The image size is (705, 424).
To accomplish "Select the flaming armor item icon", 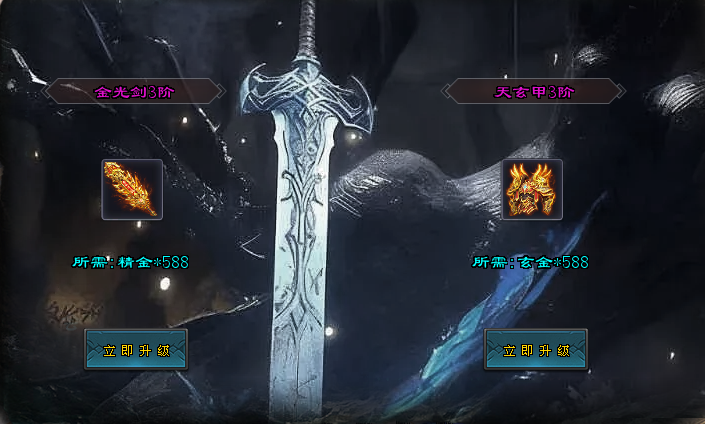I will (532, 189).
